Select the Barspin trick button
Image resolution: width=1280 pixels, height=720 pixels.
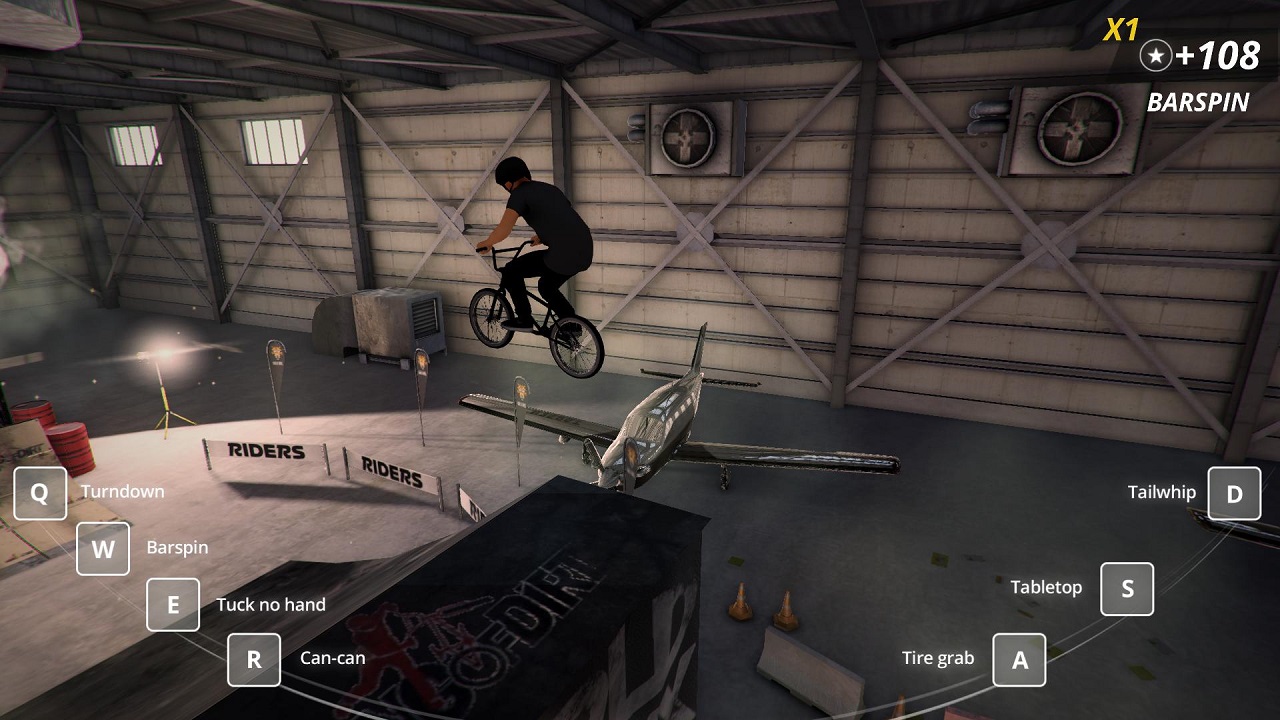[103, 549]
